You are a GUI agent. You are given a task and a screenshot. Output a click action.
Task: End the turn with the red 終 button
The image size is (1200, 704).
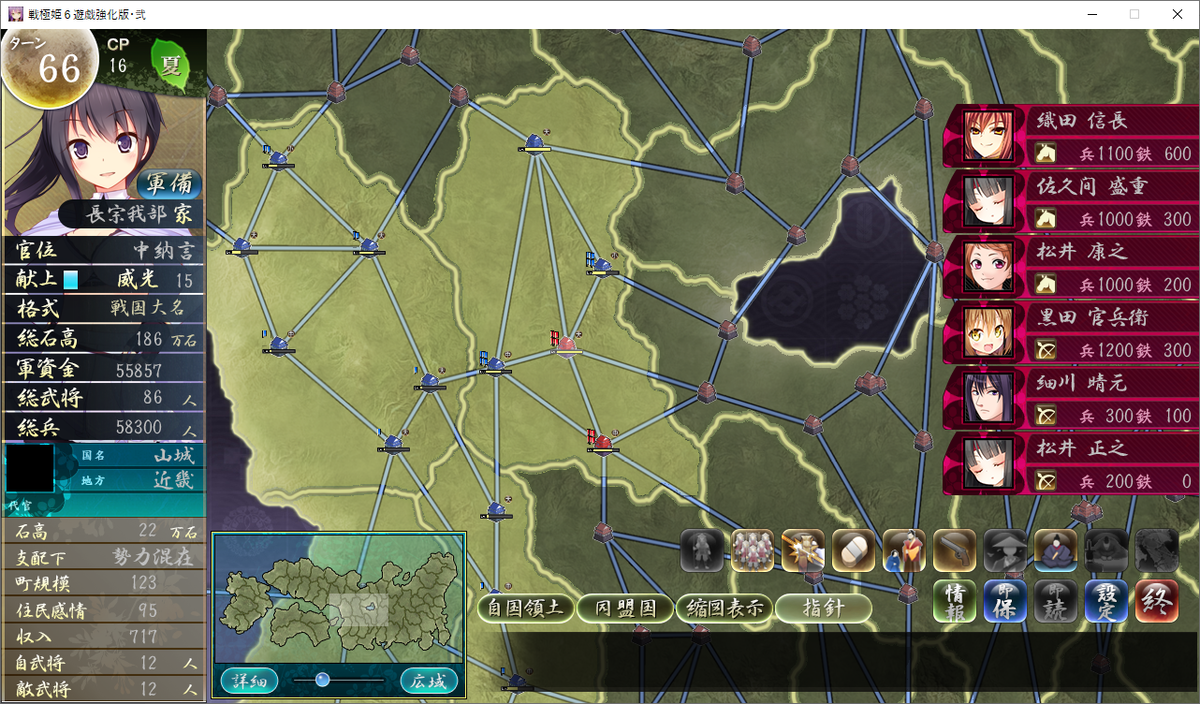pos(1155,602)
